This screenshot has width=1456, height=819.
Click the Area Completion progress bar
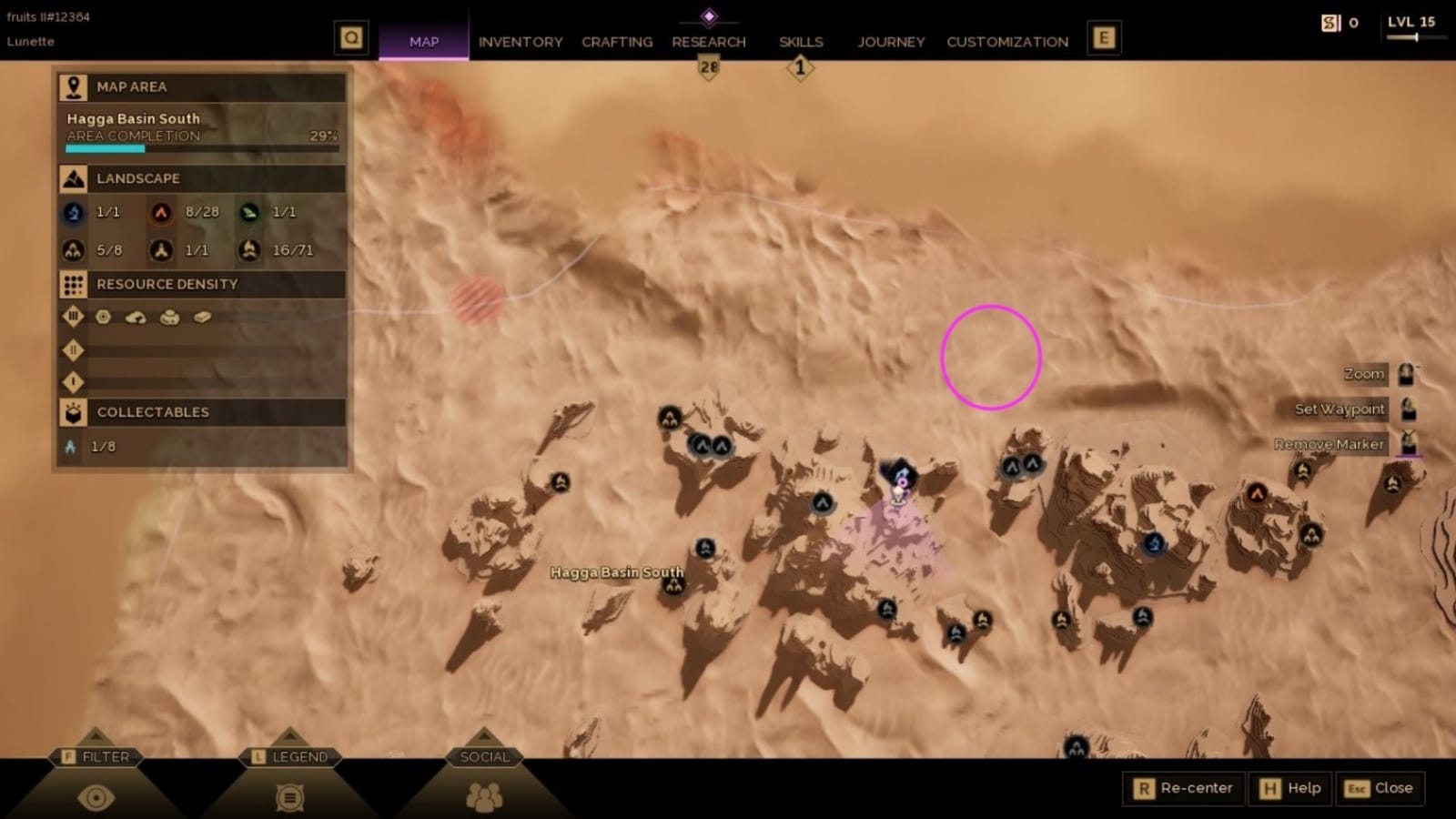pos(200,146)
